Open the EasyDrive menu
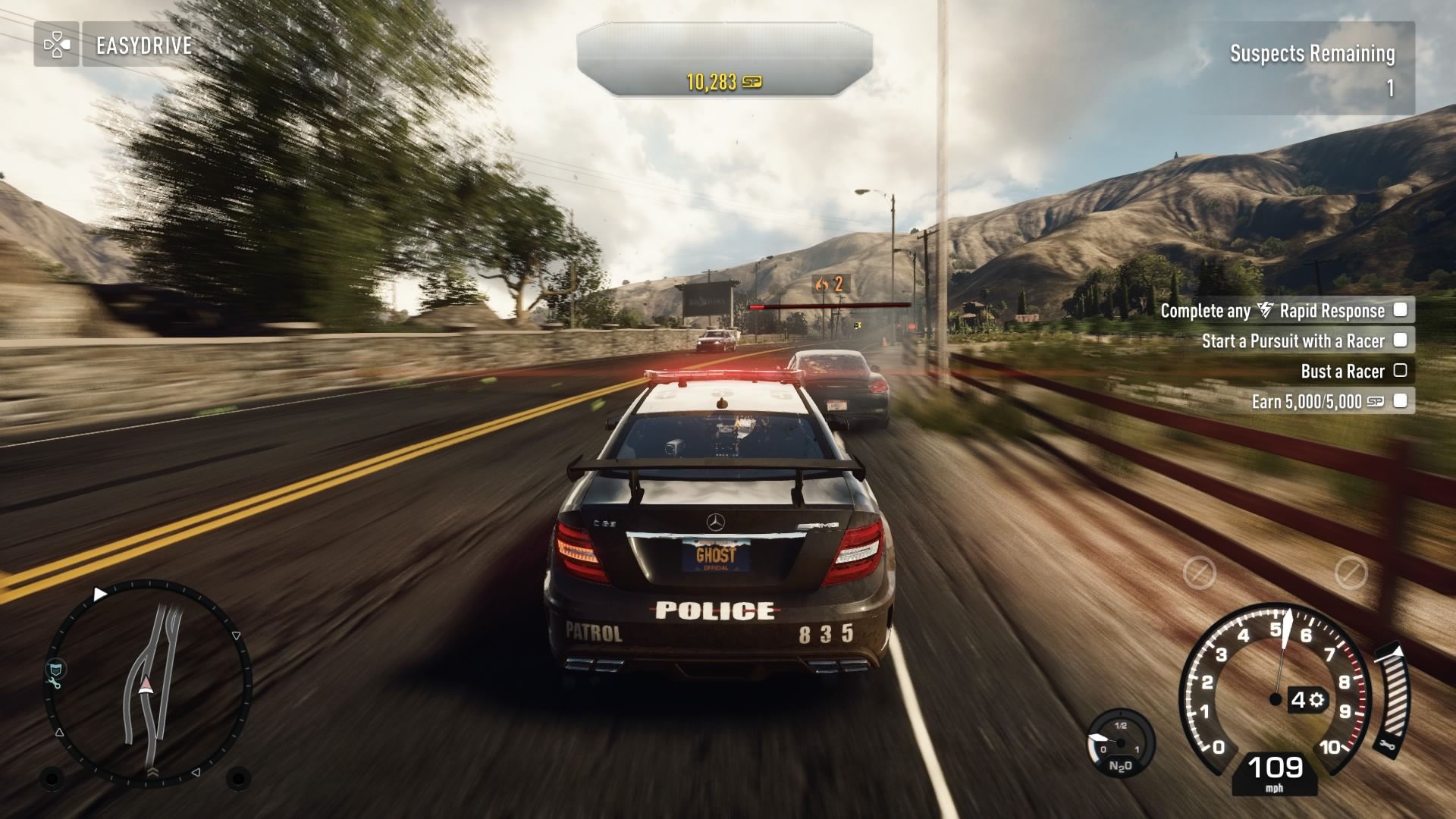Image resolution: width=1456 pixels, height=819 pixels. (143, 45)
